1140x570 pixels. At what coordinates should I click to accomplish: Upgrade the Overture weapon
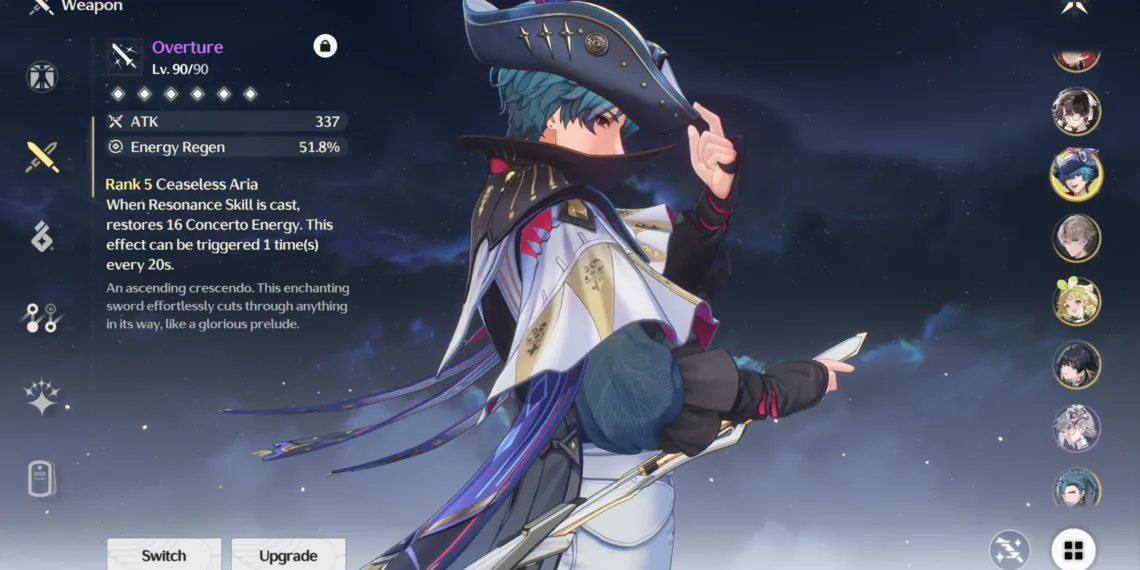(x=288, y=555)
